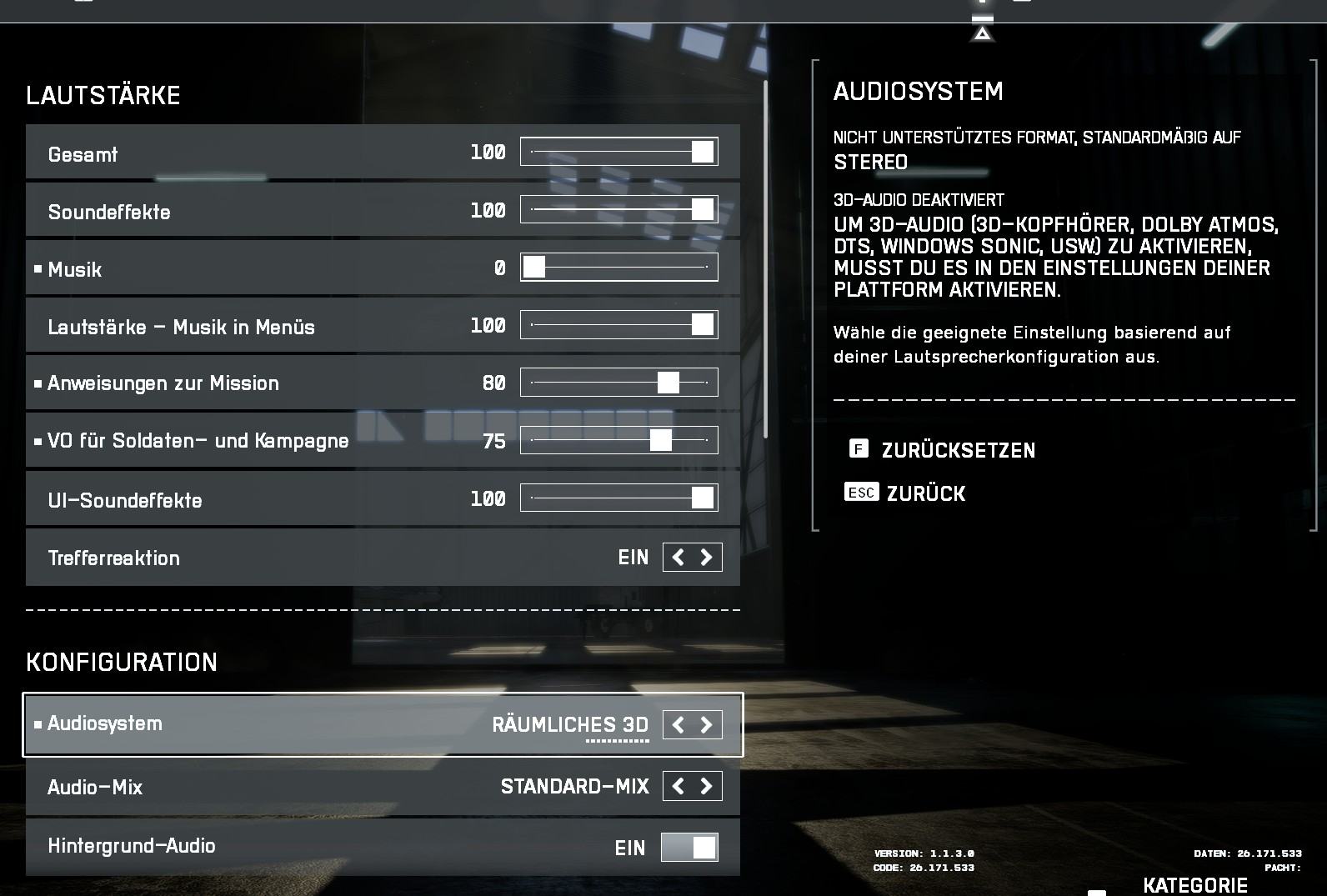Click the left arrow on Trefferreaktion
This screenshot has width=1327, height=896.
click(x=678, y=557)
